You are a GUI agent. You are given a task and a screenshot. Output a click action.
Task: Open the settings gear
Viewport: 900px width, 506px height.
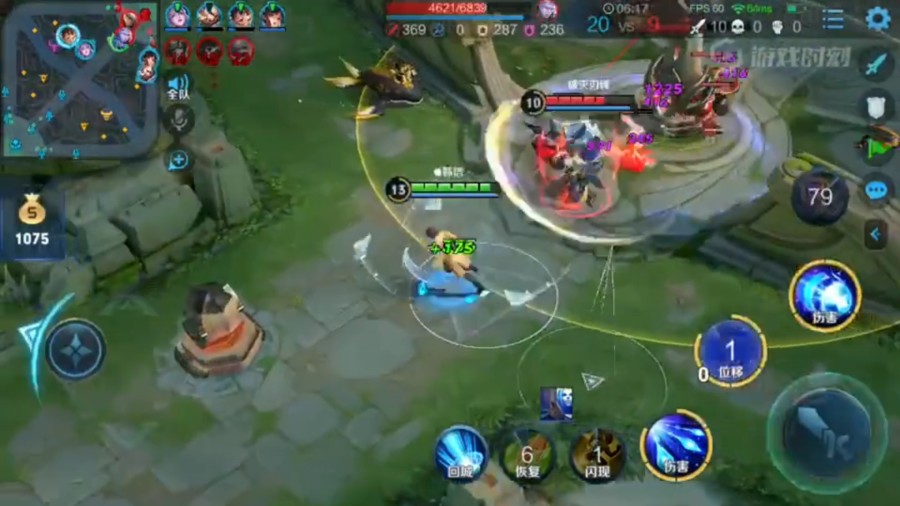[877, 18]
